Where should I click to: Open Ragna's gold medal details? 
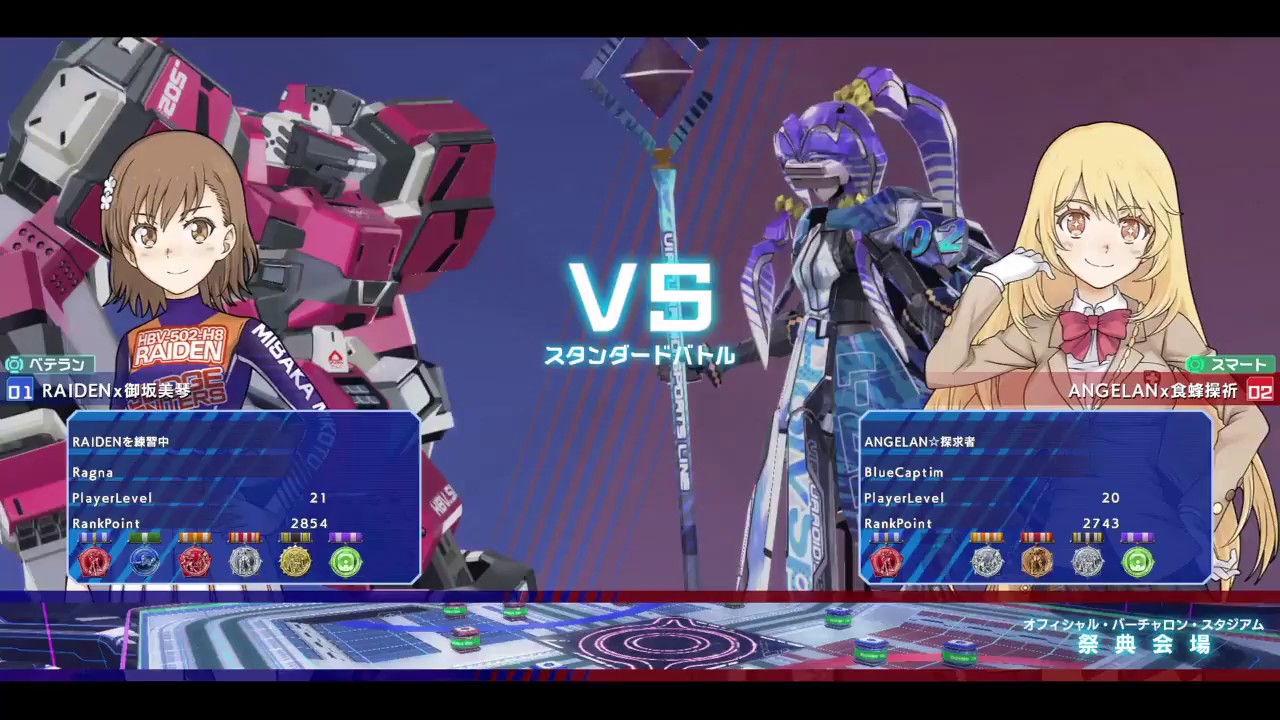pyautogui.click(x=295, y=562)
